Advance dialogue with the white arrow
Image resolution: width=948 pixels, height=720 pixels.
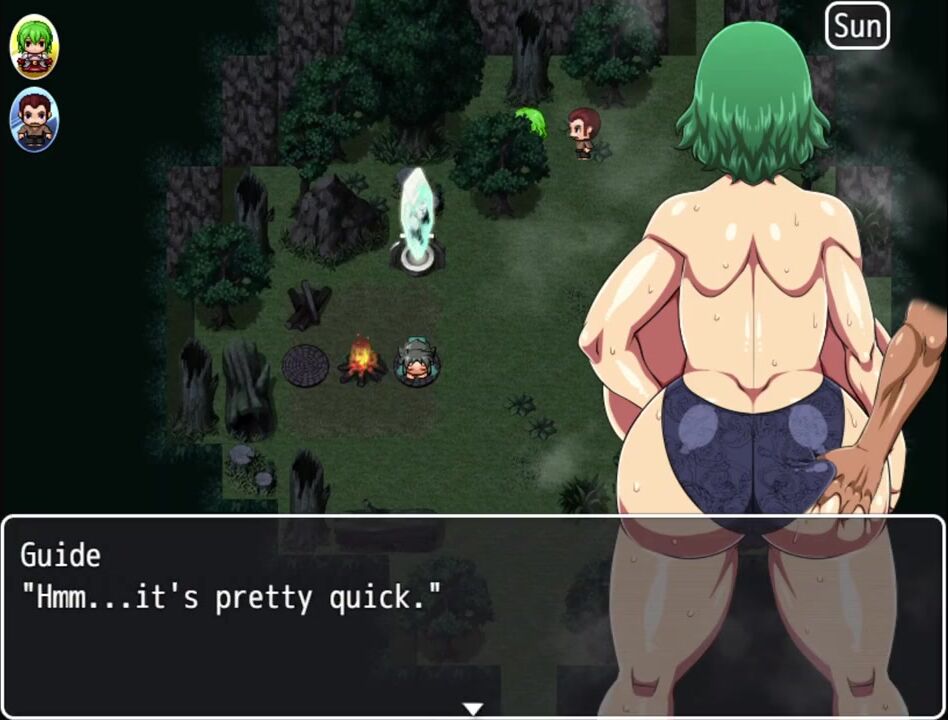click(473, 709)
